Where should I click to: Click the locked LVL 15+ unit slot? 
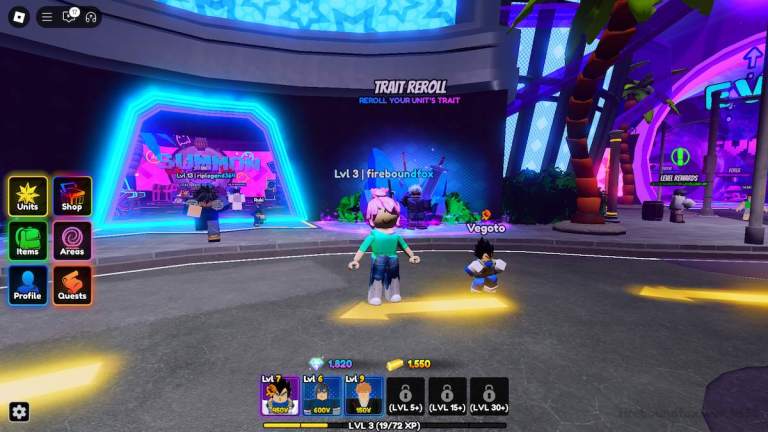[447, 396]
